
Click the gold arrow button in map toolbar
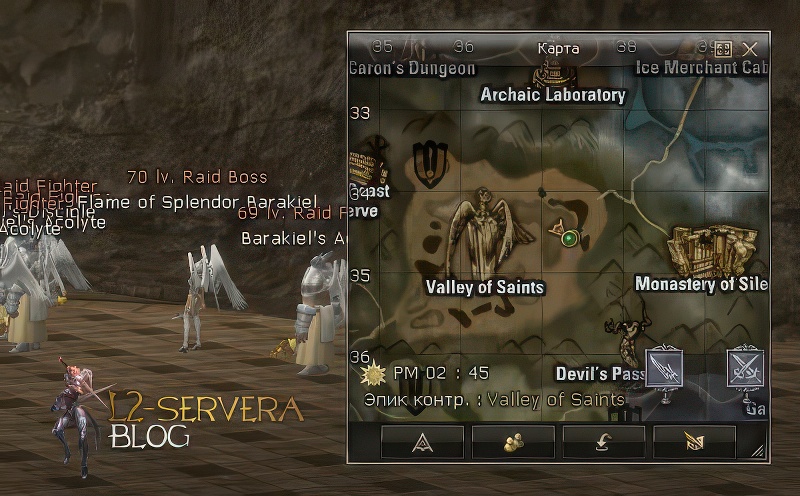click(x=695, y=442)
